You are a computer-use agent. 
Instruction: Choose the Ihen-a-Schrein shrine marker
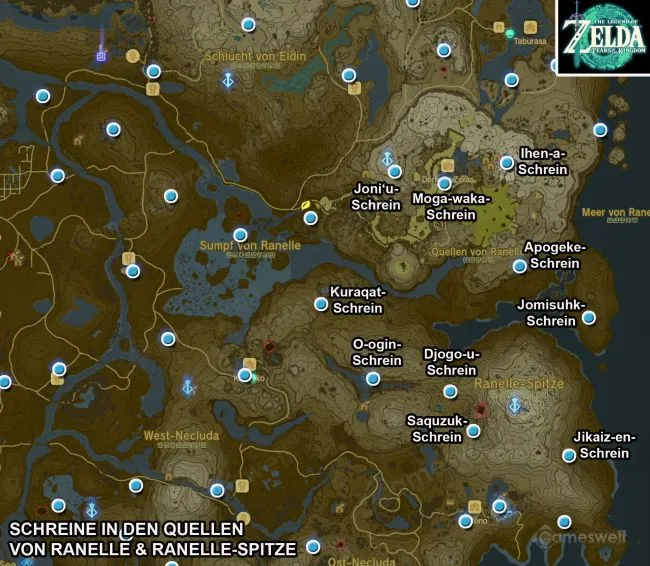point(507,162)
